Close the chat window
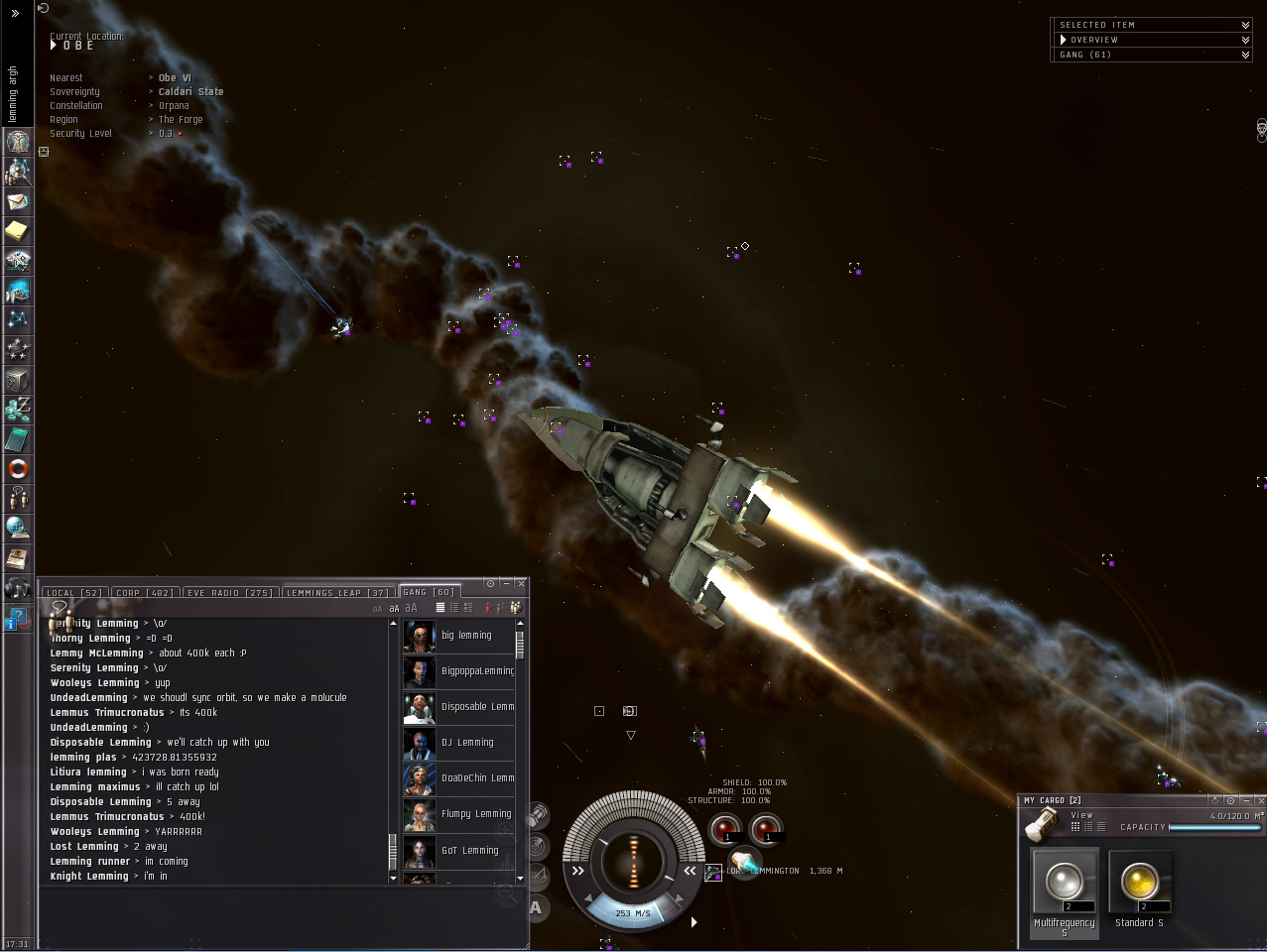Image resolution: width=1267 pixels, height=952 pixels. click(522, 584)
